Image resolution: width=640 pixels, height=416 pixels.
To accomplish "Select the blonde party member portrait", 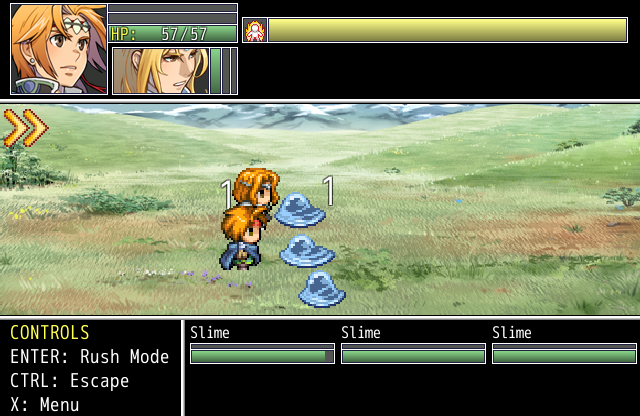I will 160,71.
